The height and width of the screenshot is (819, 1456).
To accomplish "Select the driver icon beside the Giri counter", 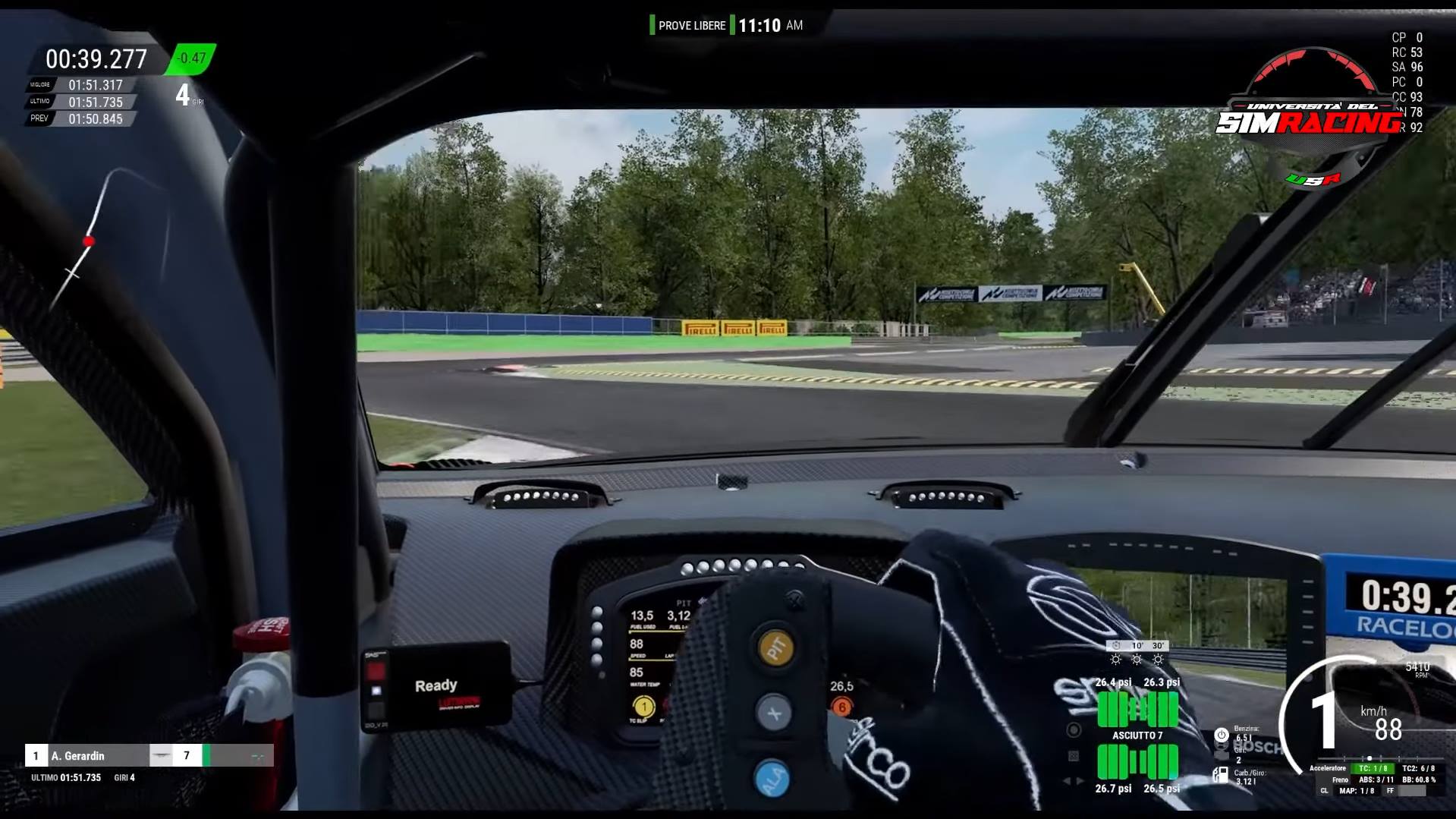I will click(1222, 747).
